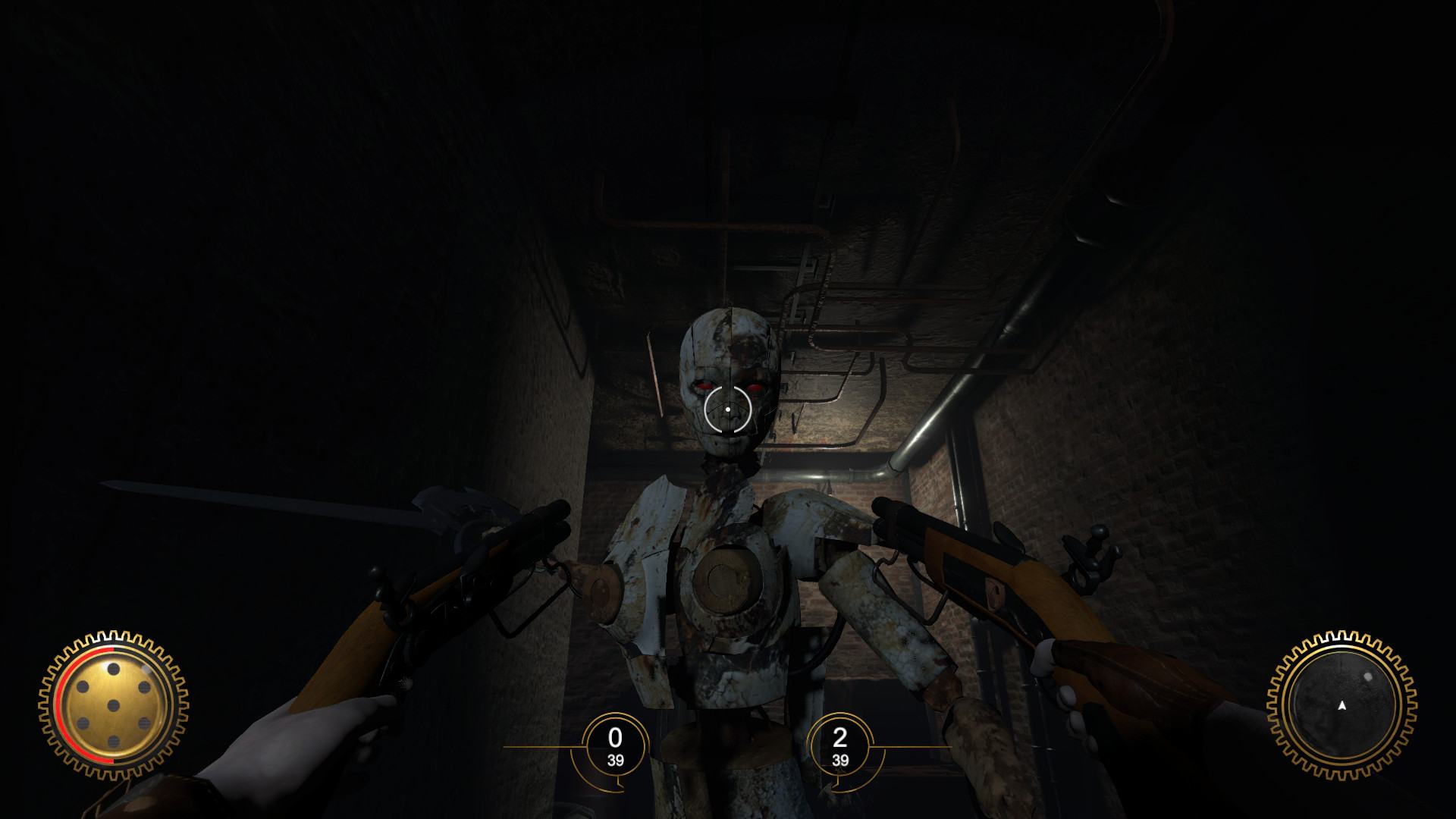
Task: Select the brass revolver cylinder gear icon
Action: (113, 705)
